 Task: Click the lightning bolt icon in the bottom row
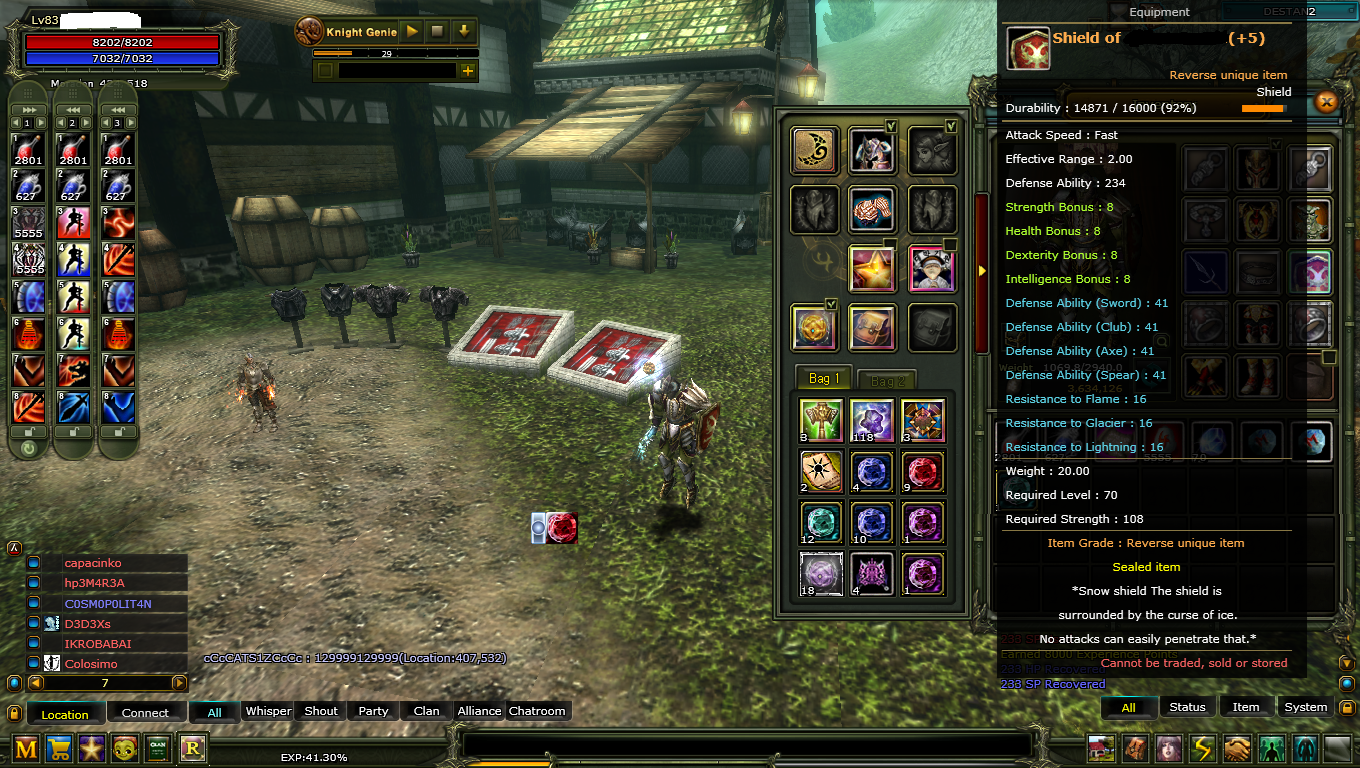(x=1201, y=750)
